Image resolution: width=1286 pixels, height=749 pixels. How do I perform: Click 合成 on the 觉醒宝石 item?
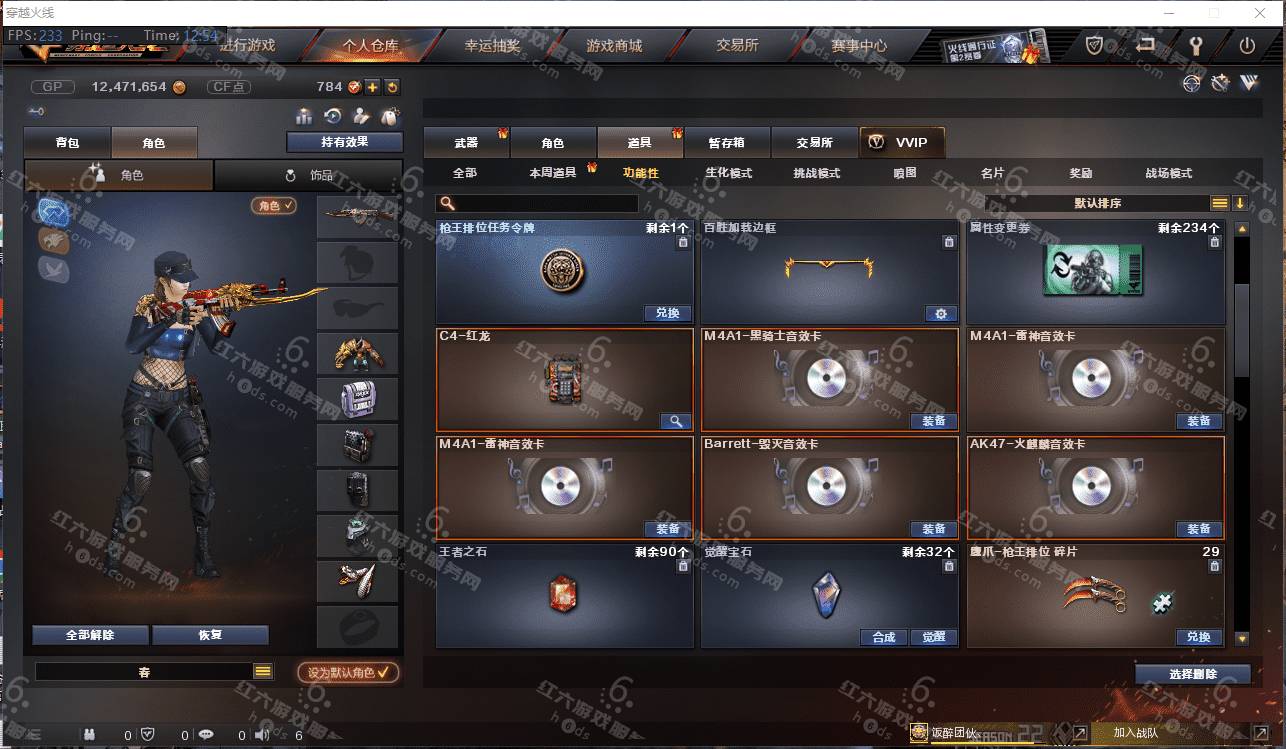[883, 637]
